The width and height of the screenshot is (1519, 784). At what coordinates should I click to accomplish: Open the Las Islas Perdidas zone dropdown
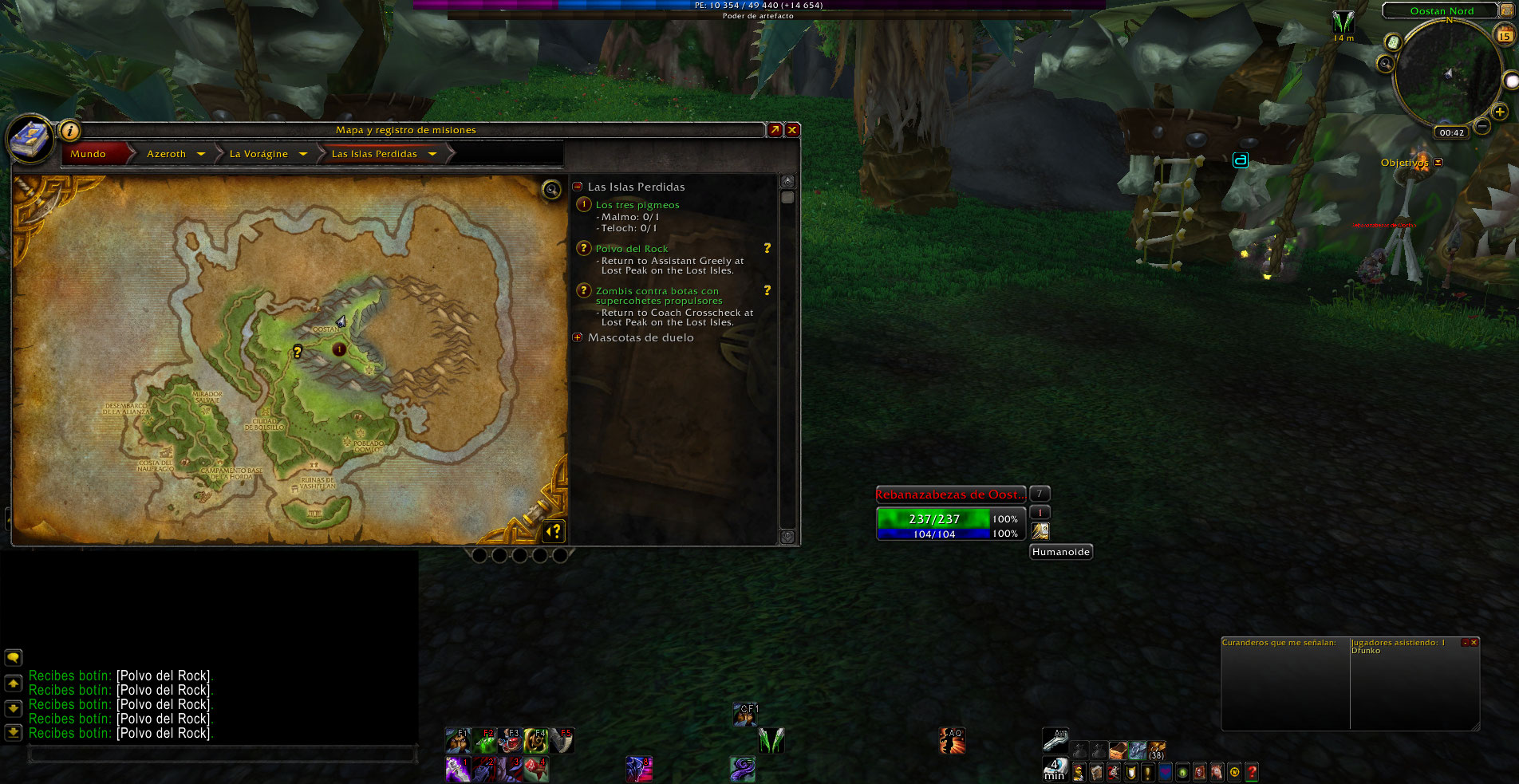(x=432, y=154)
